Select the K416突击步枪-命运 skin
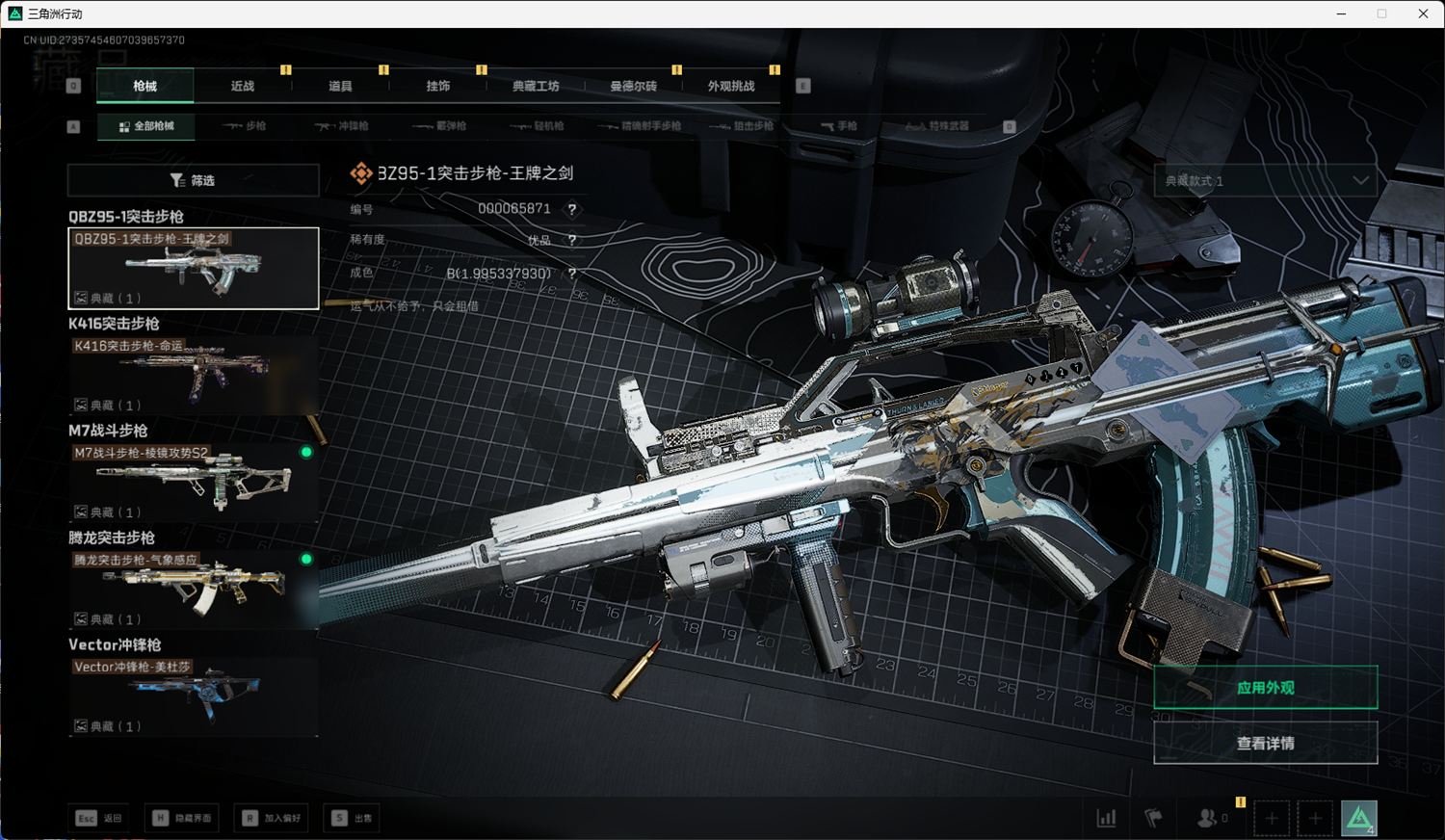This screenshot has width=1445, height=840. point(193,376)
